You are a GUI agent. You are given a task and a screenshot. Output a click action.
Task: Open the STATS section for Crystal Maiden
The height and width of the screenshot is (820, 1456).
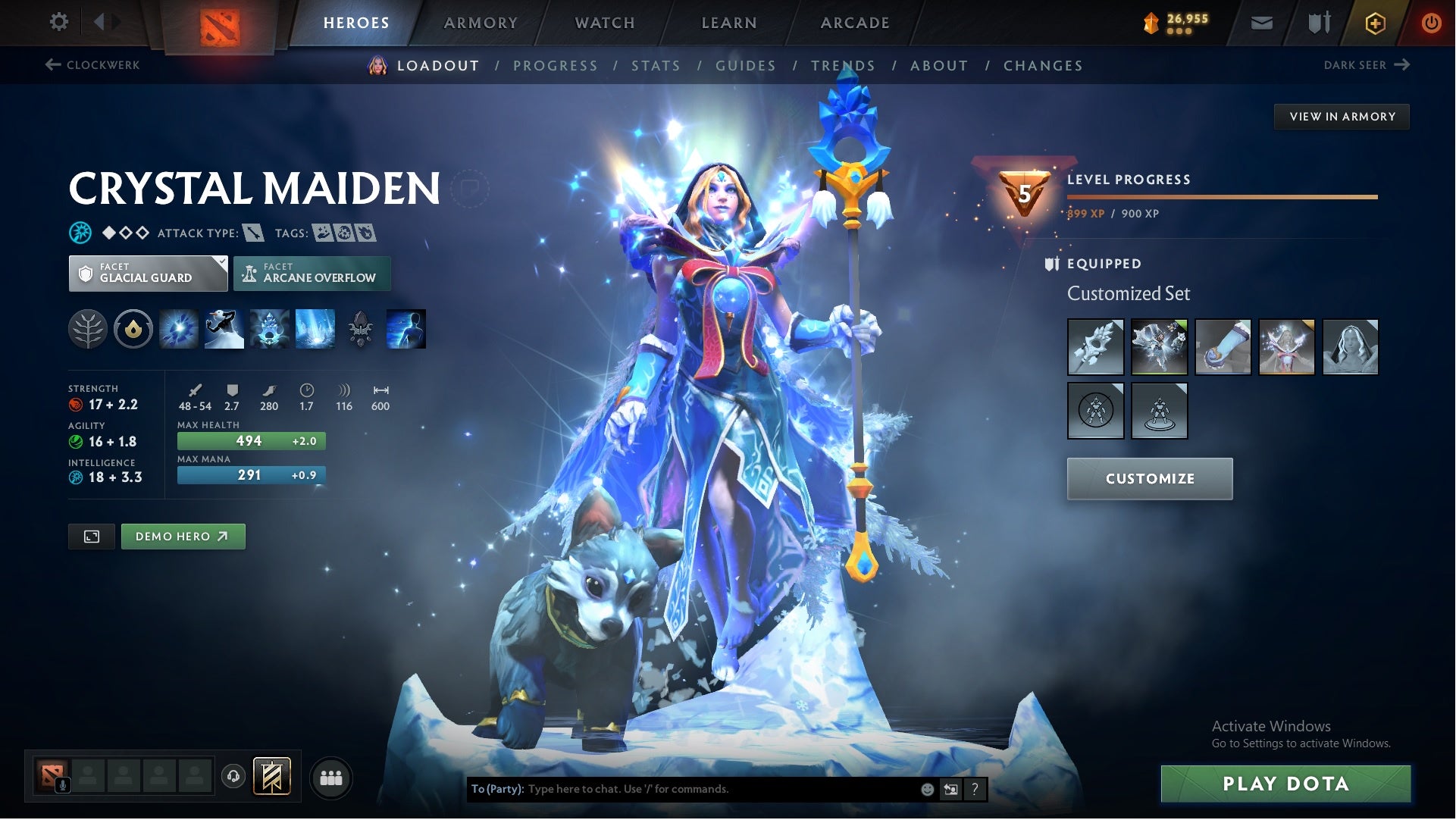click(656, 66)
